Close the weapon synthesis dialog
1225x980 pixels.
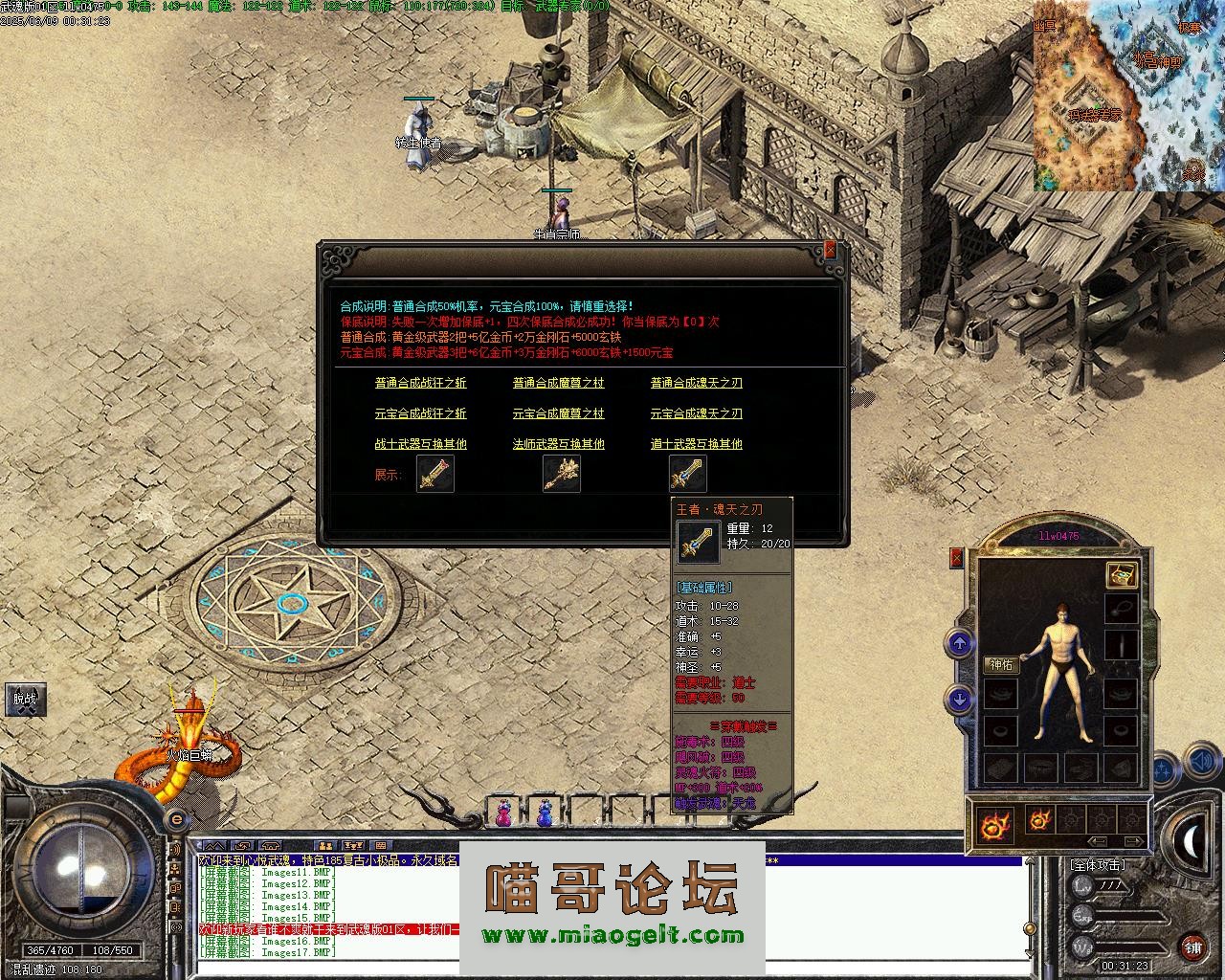pyautogui.click(x=831, y=250)
